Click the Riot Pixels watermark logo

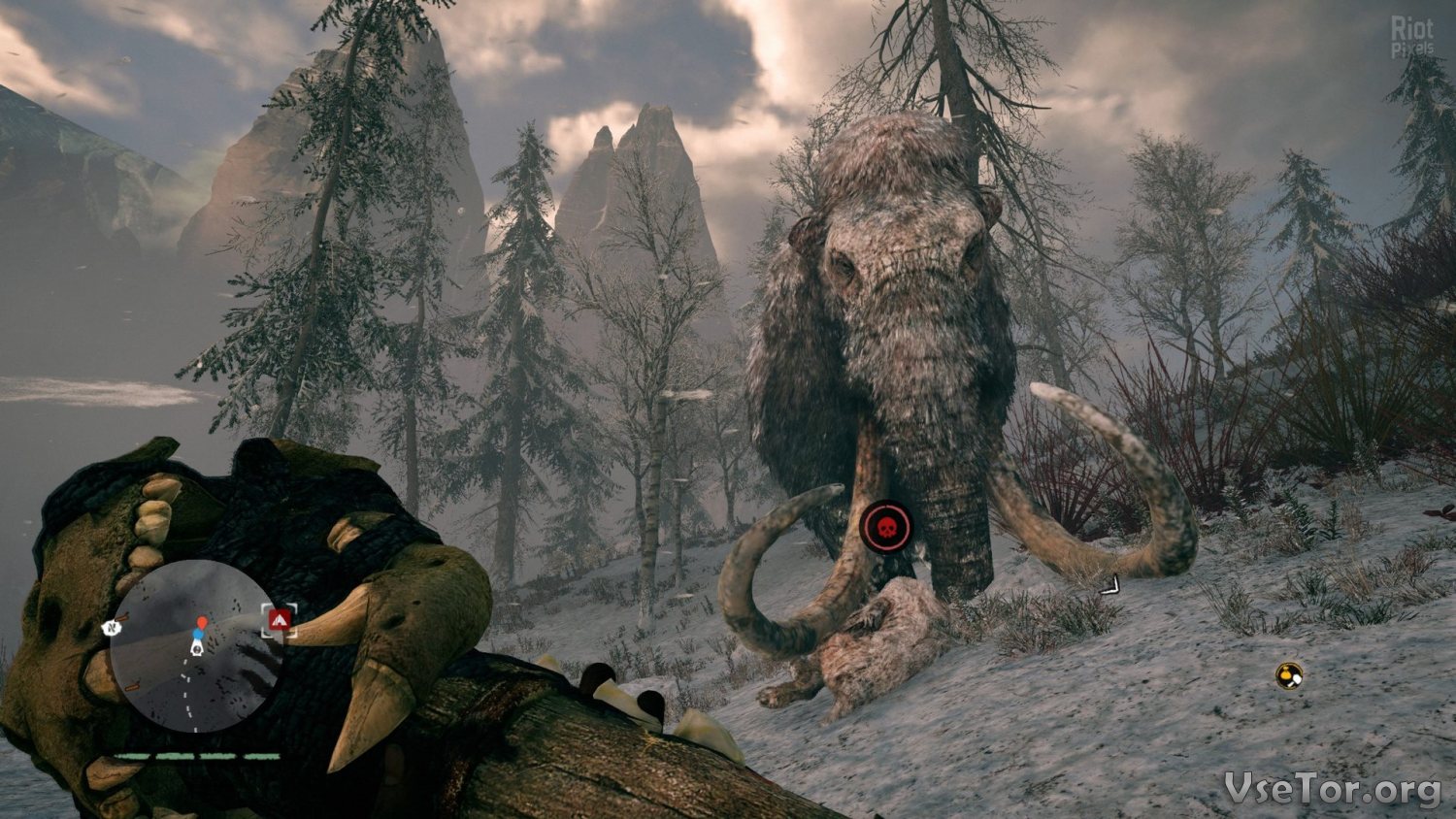1412,37
